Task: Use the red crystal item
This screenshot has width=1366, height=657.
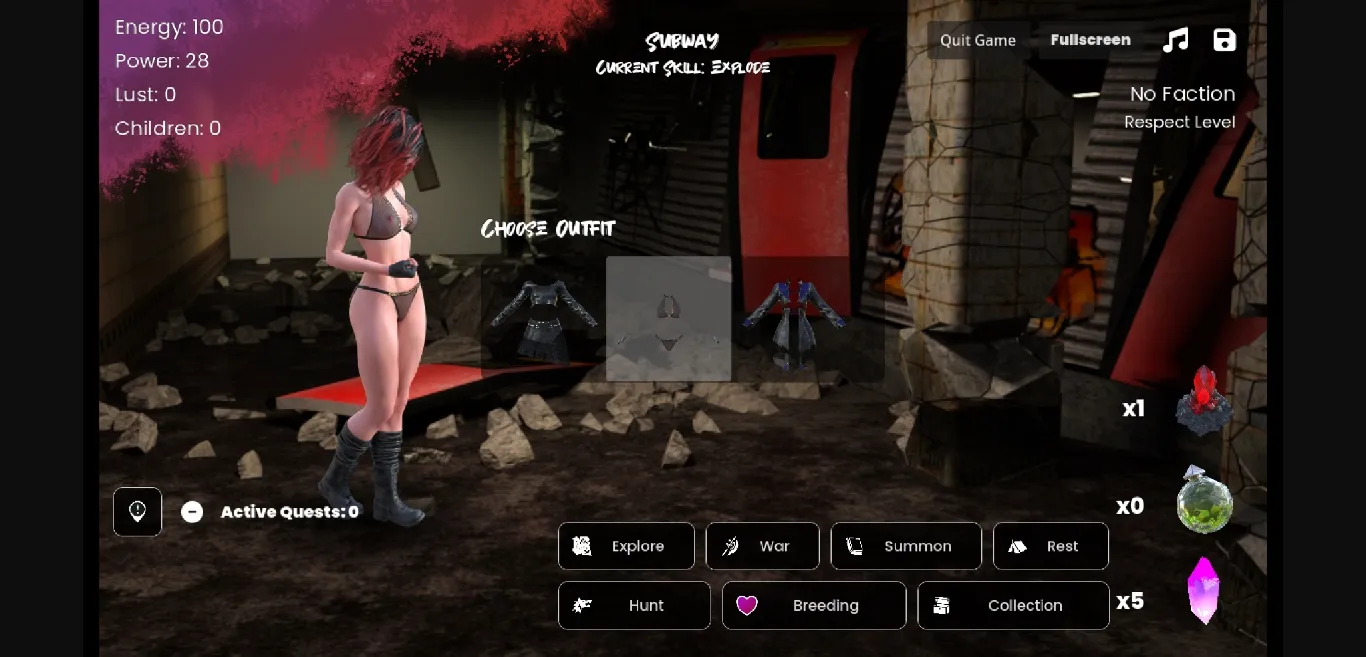Action: 1204,400
